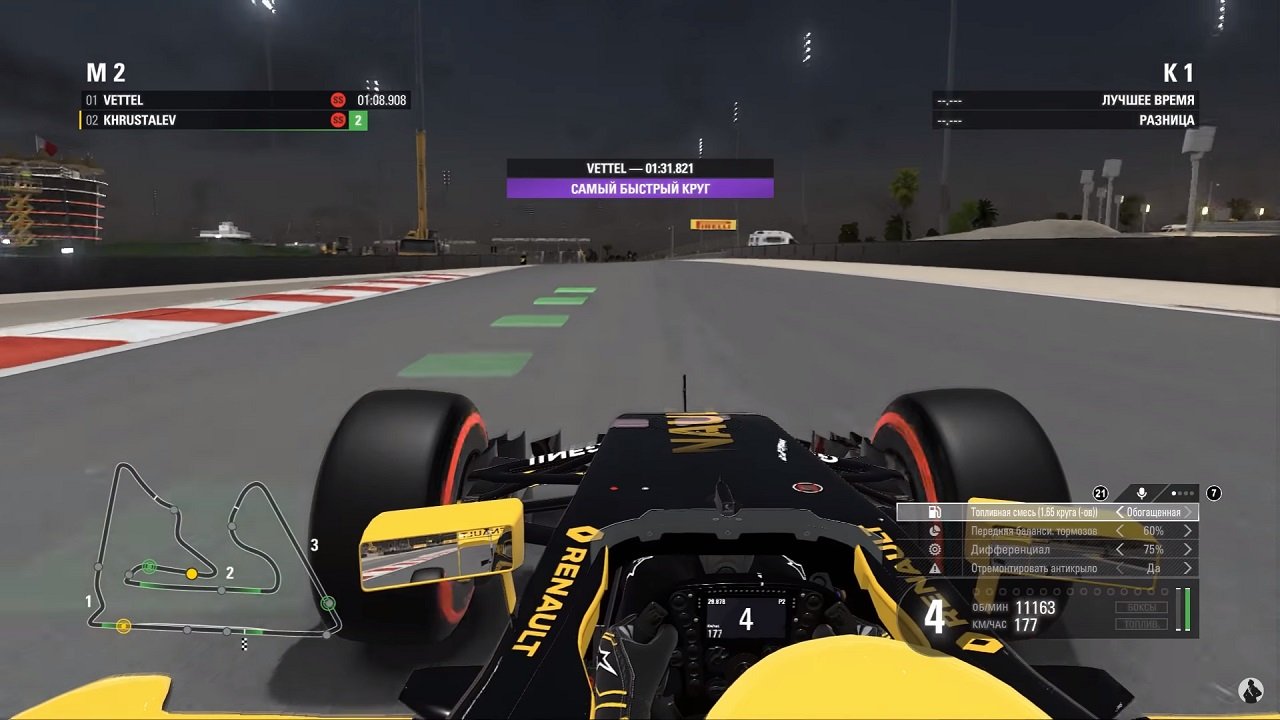The width and height of the screenshot is (1280, 720).
Task: Click the ТОПЛИВ fuel display button
Action: click(x=1142, y=624)
